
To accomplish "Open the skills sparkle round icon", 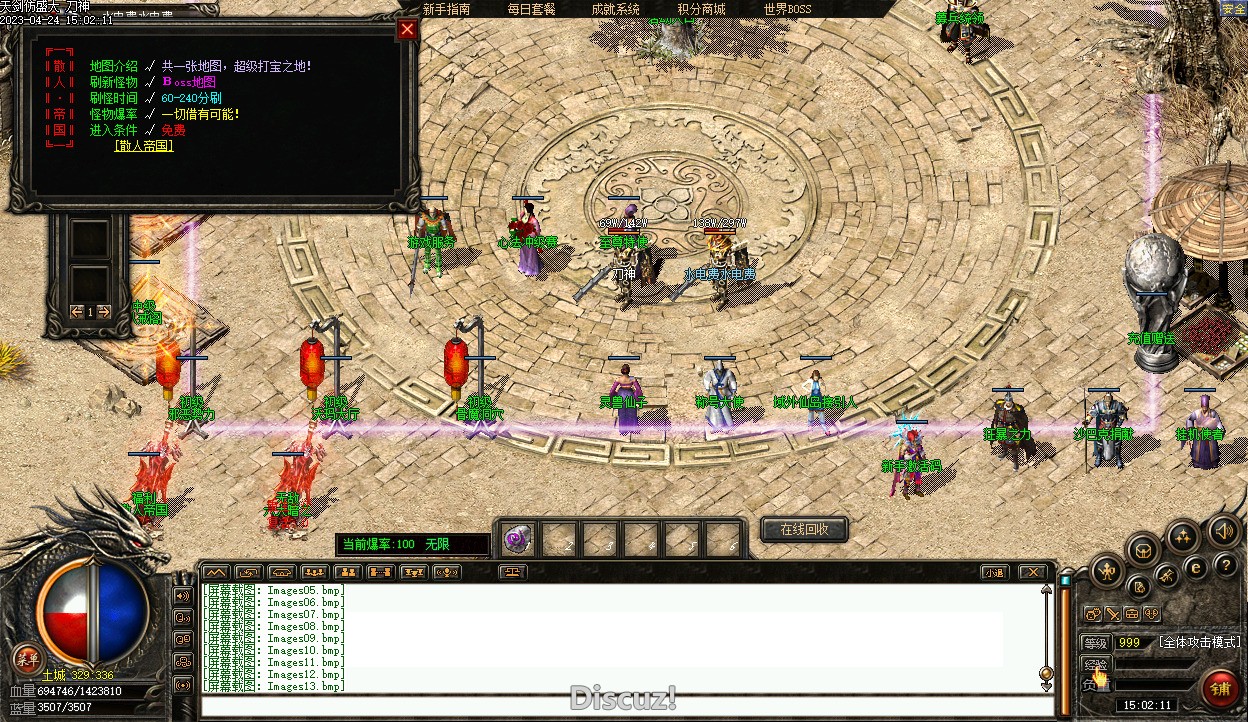I will pos(1183,536).
